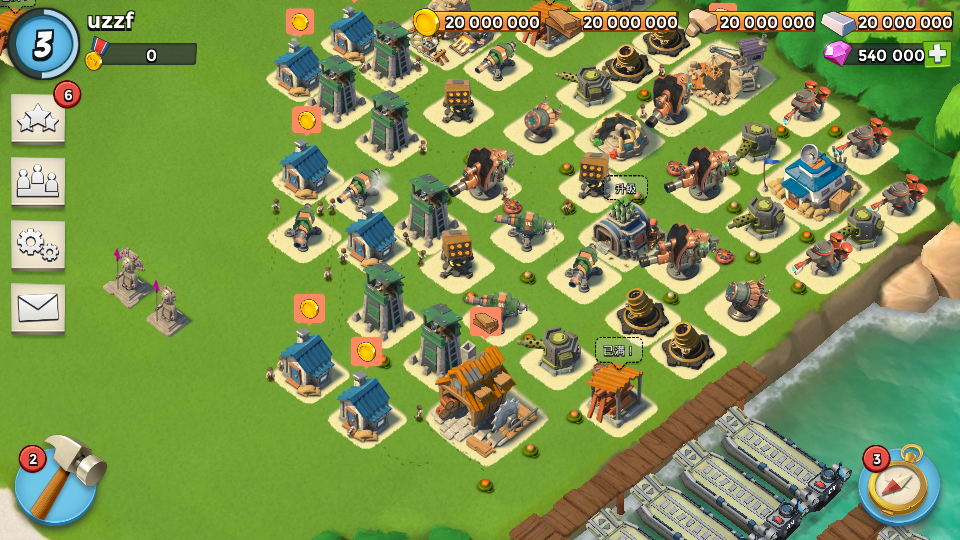Buy more diamonds with the green plus
The width and height of the screenshot is (960, 540).
[938, 54]
